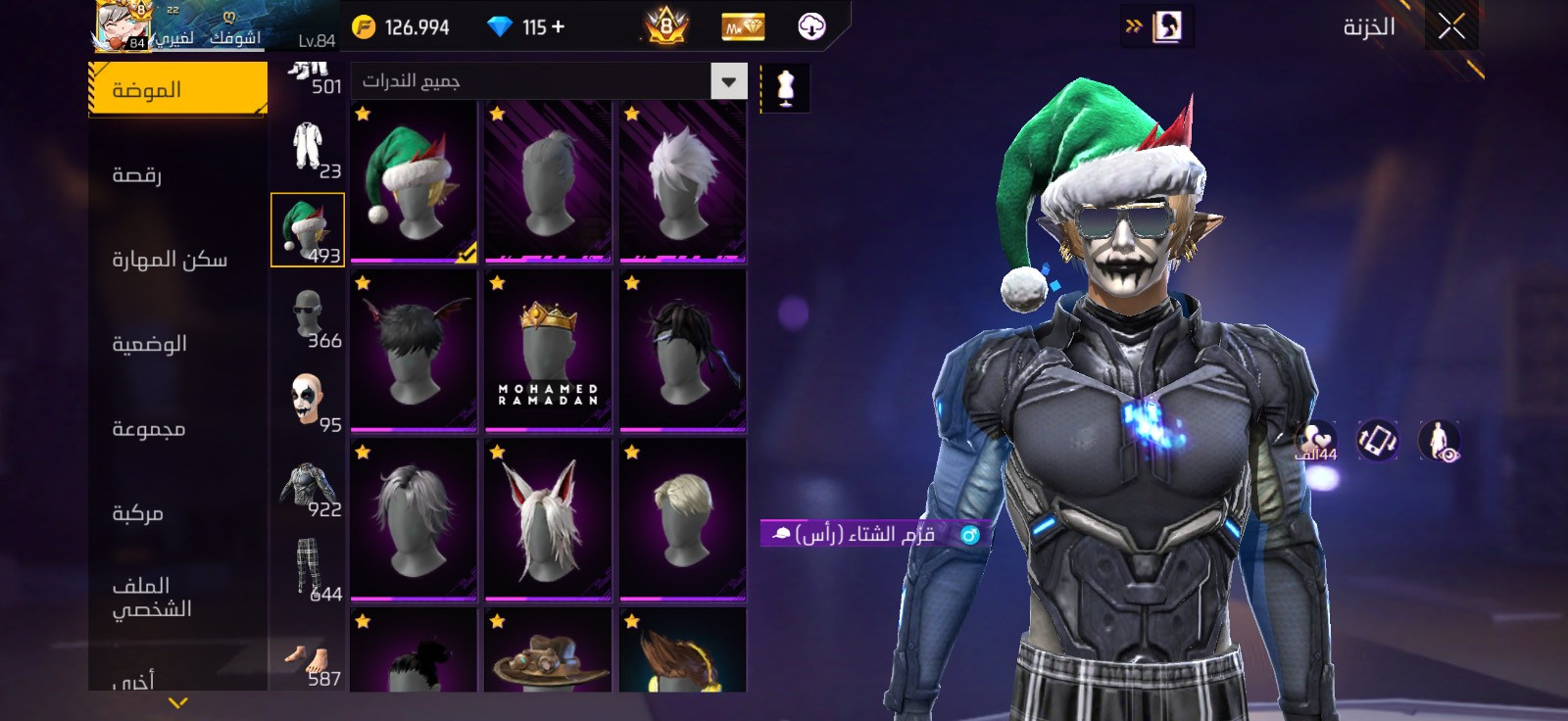Click the mannequin preview icon
This screenshot has width=1568, height=721.
(x=785, y=88)
